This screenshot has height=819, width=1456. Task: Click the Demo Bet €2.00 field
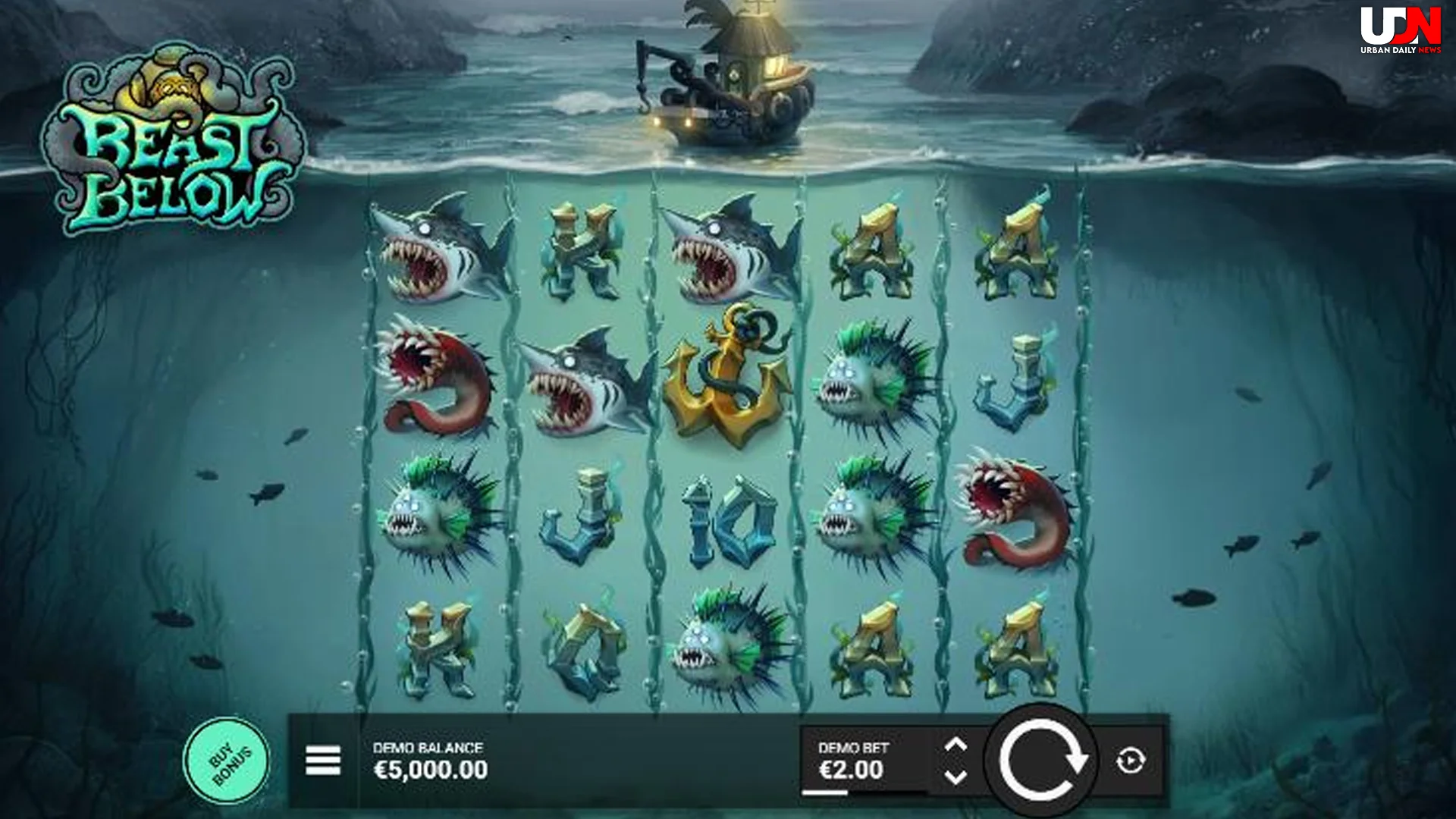pyautogui.click(x=849, y=768)
